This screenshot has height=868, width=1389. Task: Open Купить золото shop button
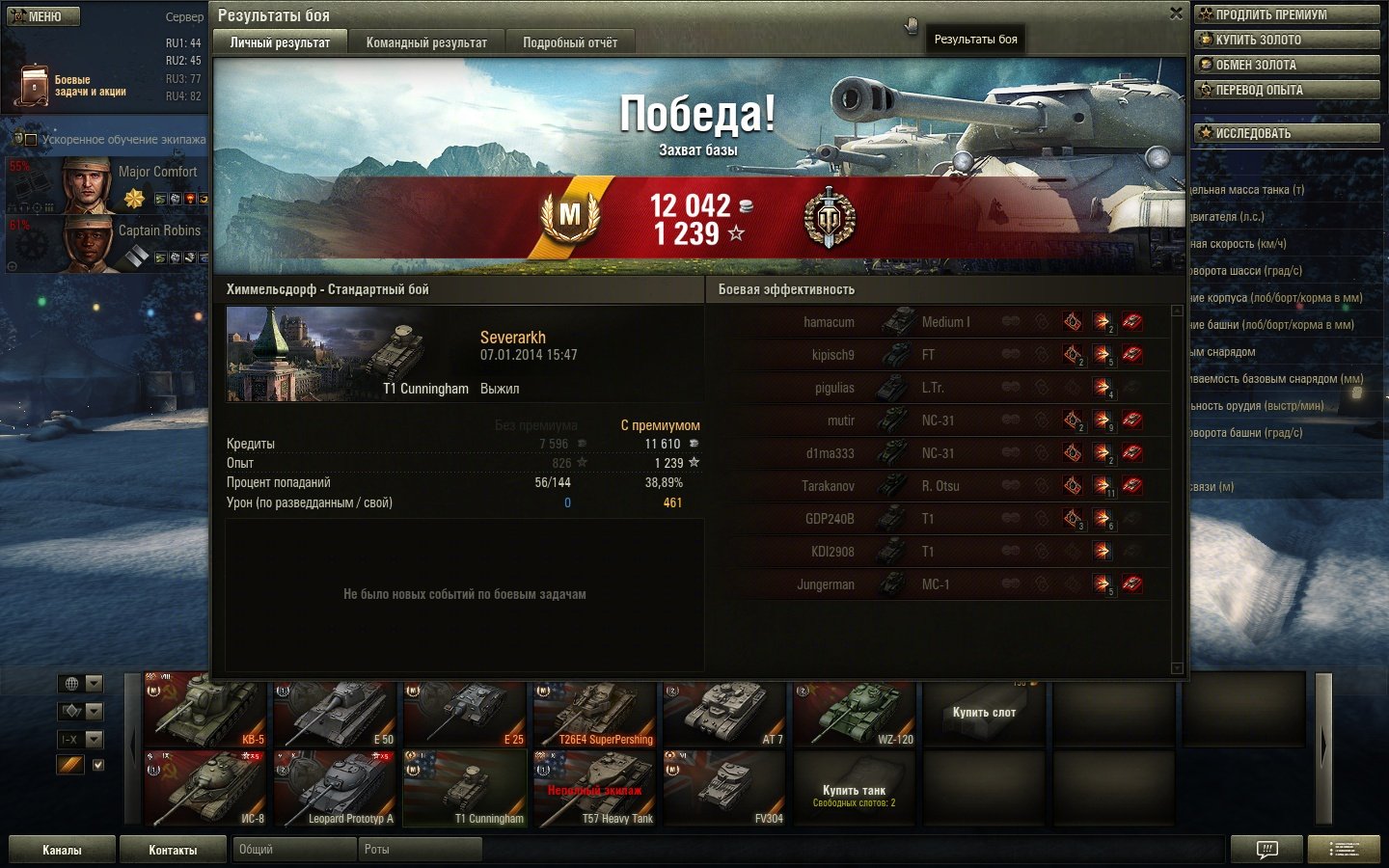pyautogui.click(x=1287, y=40)
